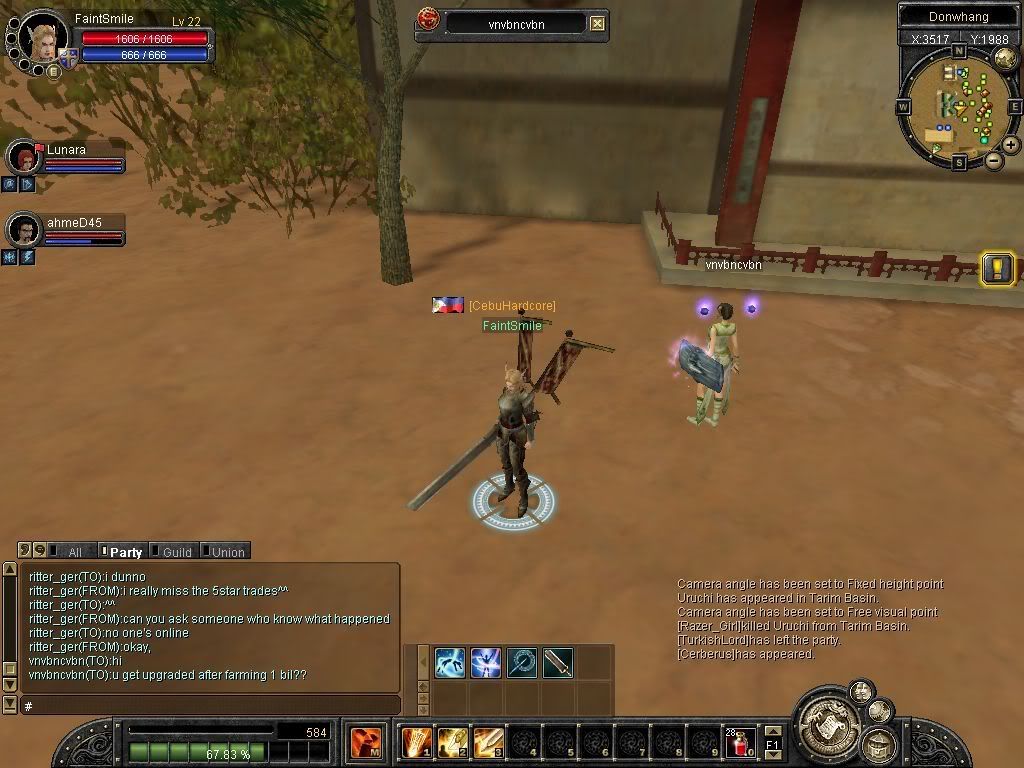
Task: Activate the skill in hotbar slot 2
Action: pos(452,743)
